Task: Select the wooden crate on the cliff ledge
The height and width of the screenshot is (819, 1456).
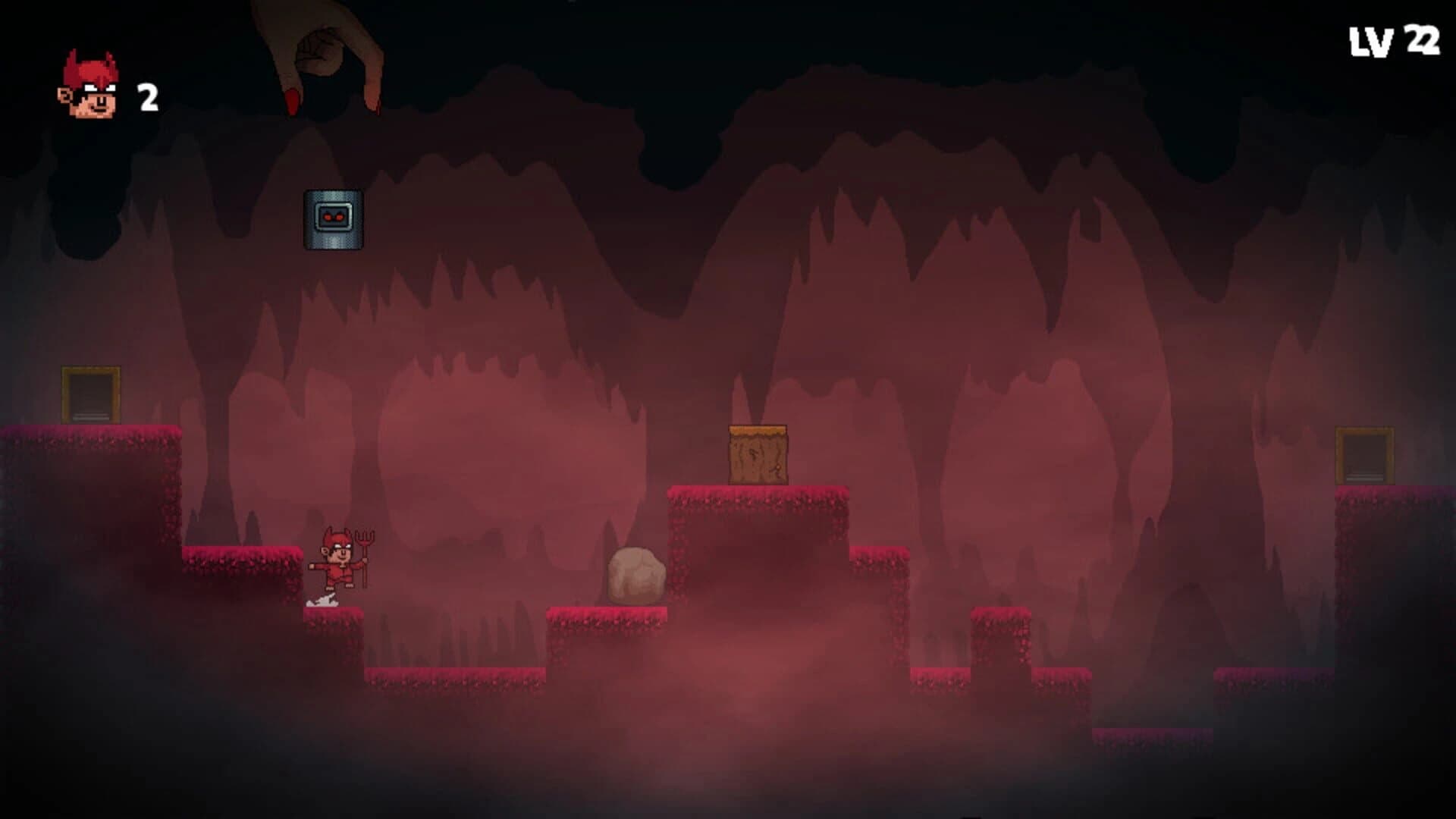Action: (758, 455)
